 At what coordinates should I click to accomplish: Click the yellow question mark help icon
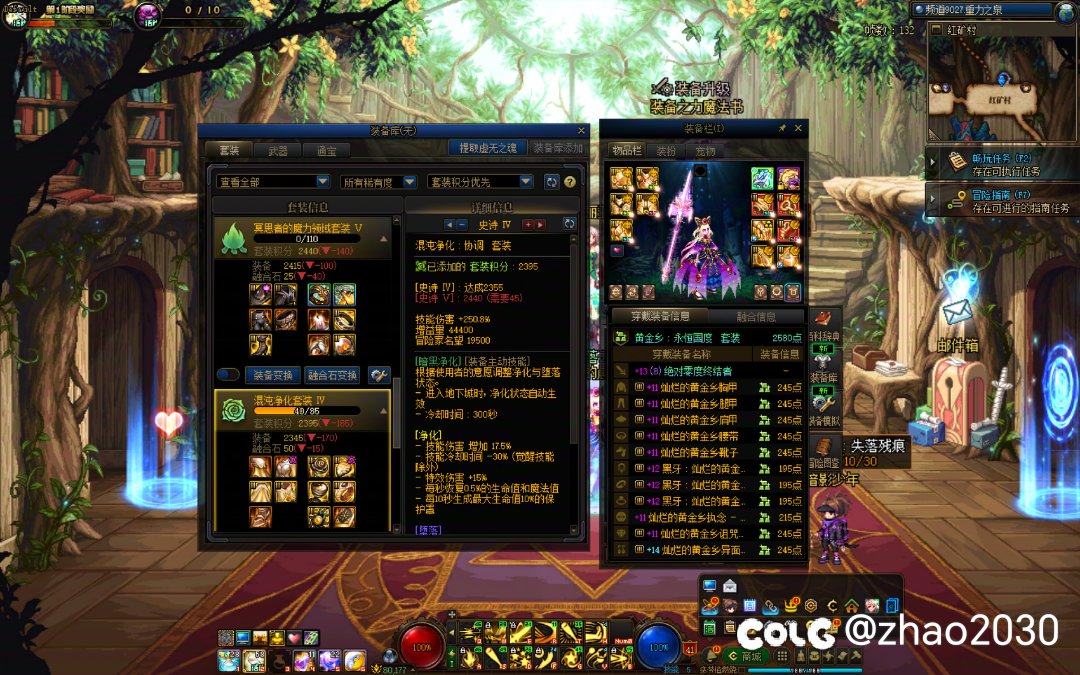pos(570,182)
